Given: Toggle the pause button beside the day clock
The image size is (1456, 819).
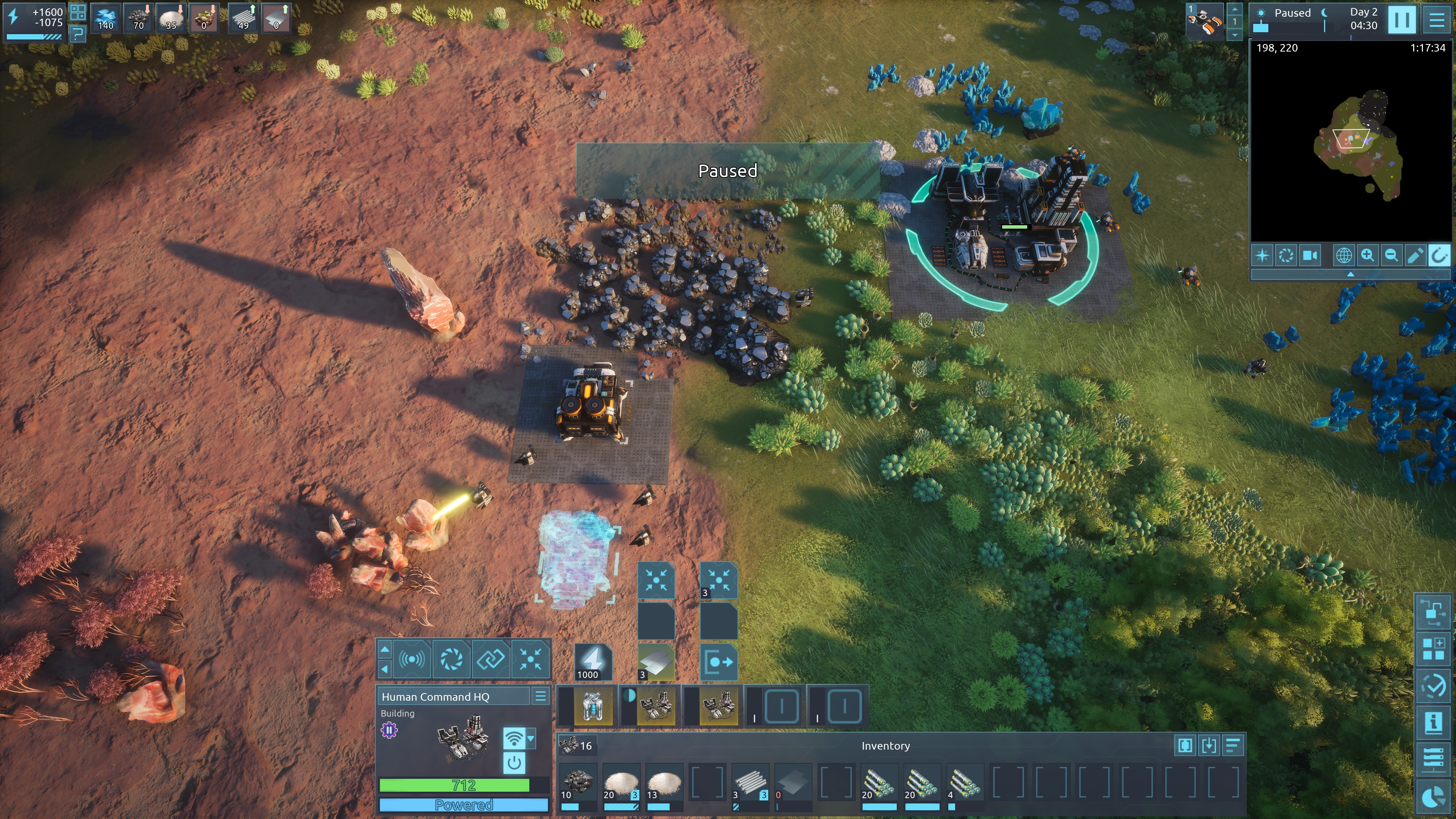Looking at the screenshot, I should (x=1402, y=20).
